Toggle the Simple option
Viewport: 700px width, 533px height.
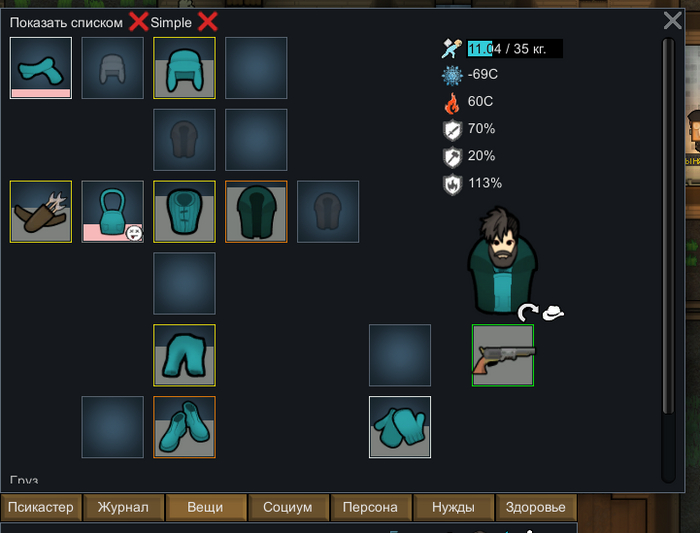(207, 22)
